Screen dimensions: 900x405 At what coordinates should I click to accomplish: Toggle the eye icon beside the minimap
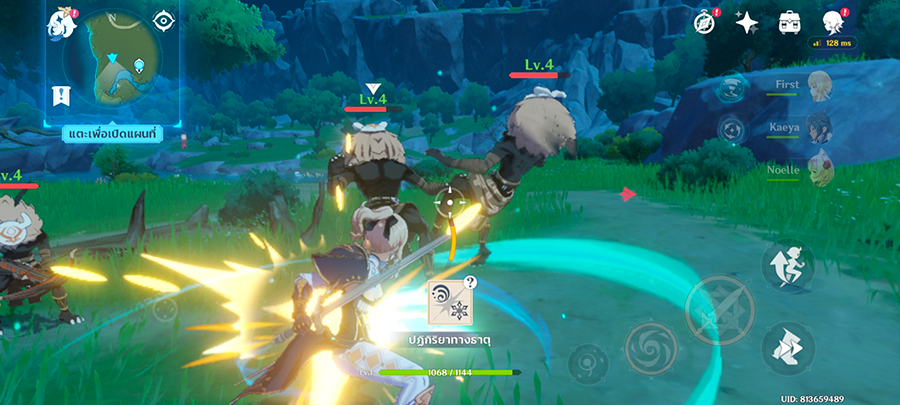click(x=163, y=21)
